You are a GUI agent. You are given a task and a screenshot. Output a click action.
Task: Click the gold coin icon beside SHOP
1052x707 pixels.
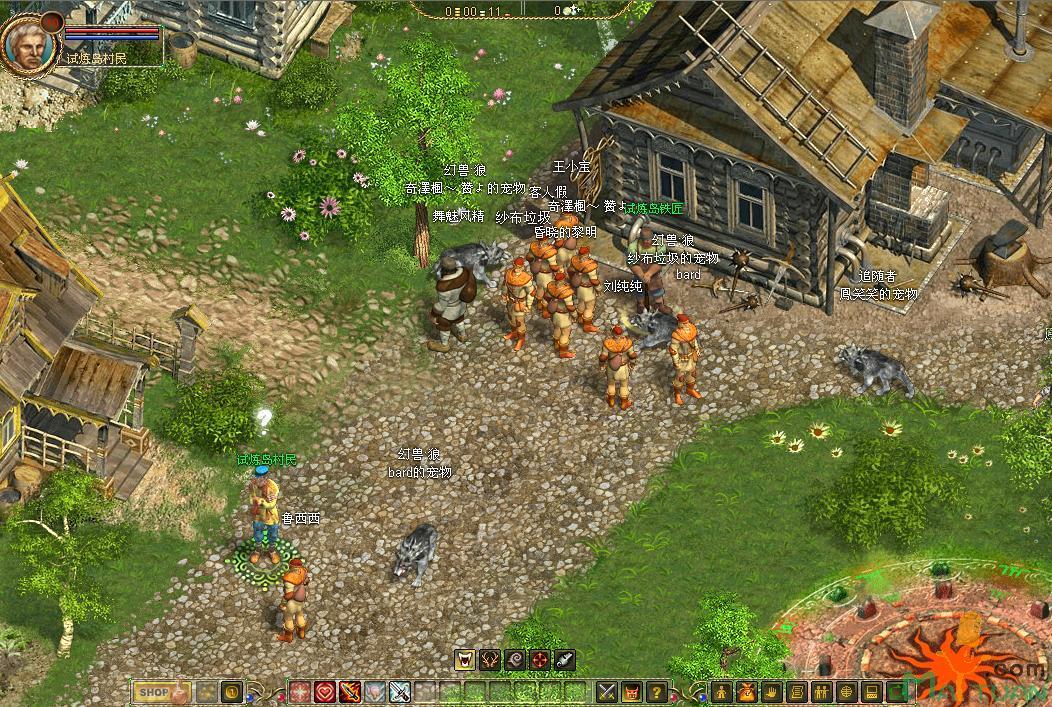point(232,691)
